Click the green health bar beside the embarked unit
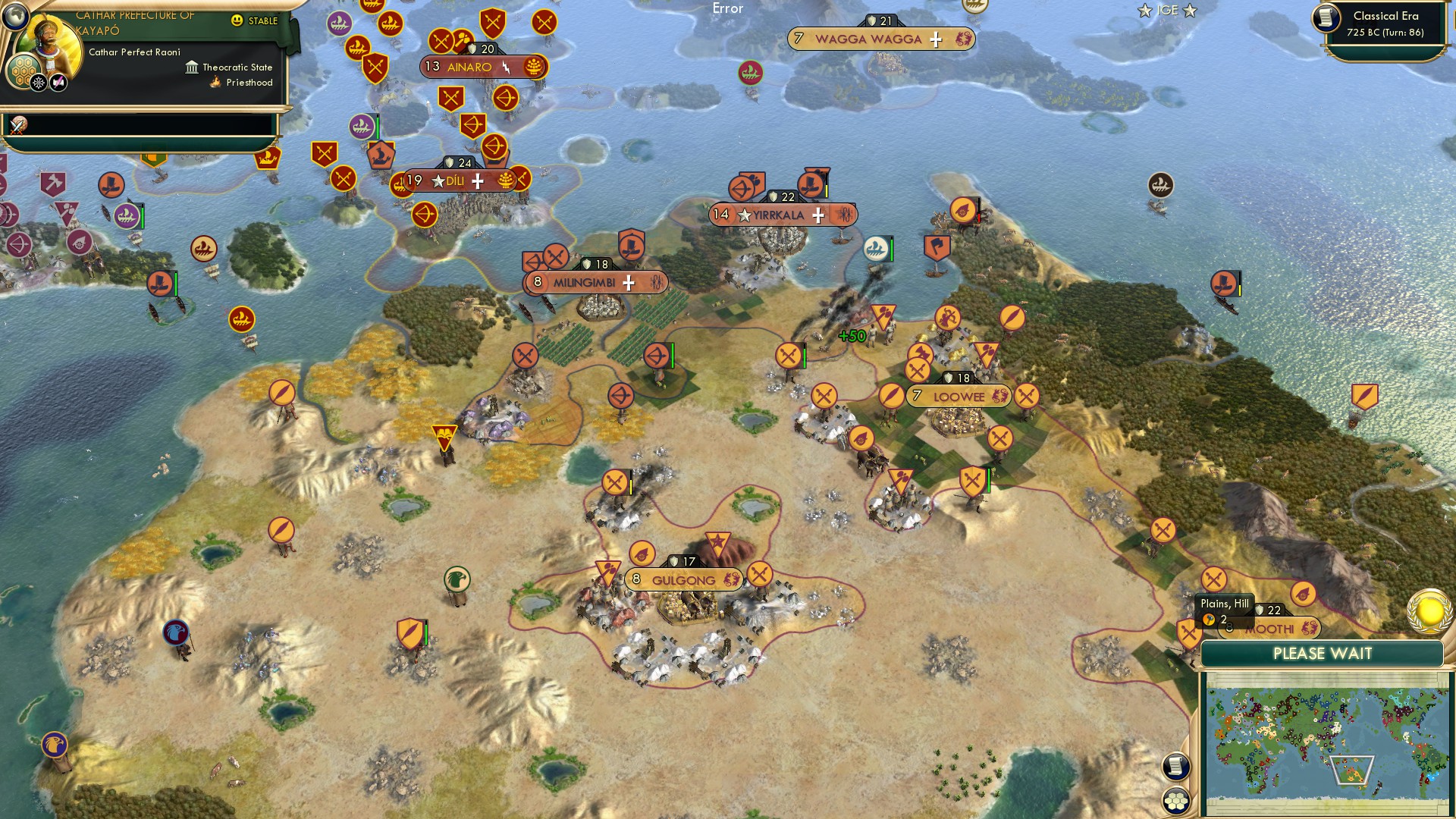Image resolution: width=1456 pixels, height=819 pixels. tap(892, 248)
